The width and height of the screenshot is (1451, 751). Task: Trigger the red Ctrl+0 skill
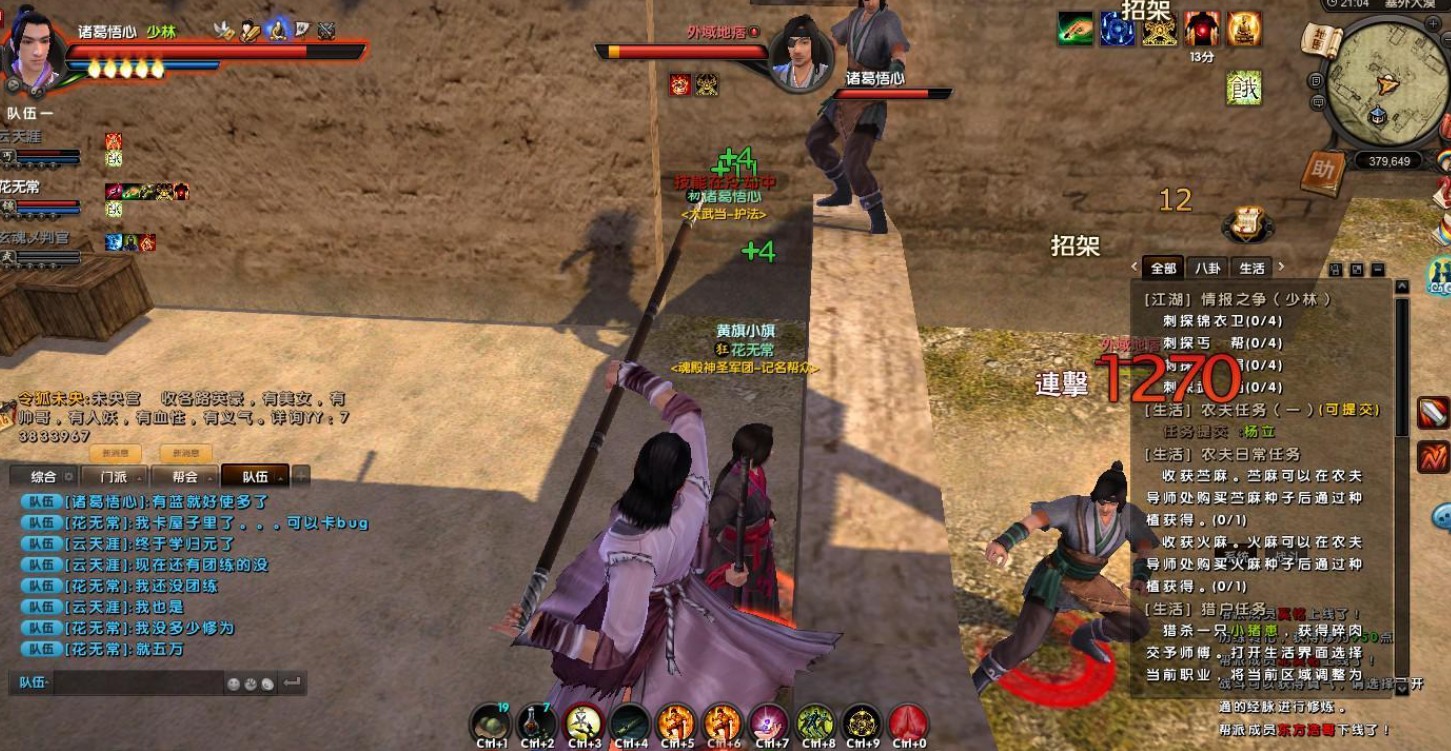pyautogui.click(x=908, y=722)
